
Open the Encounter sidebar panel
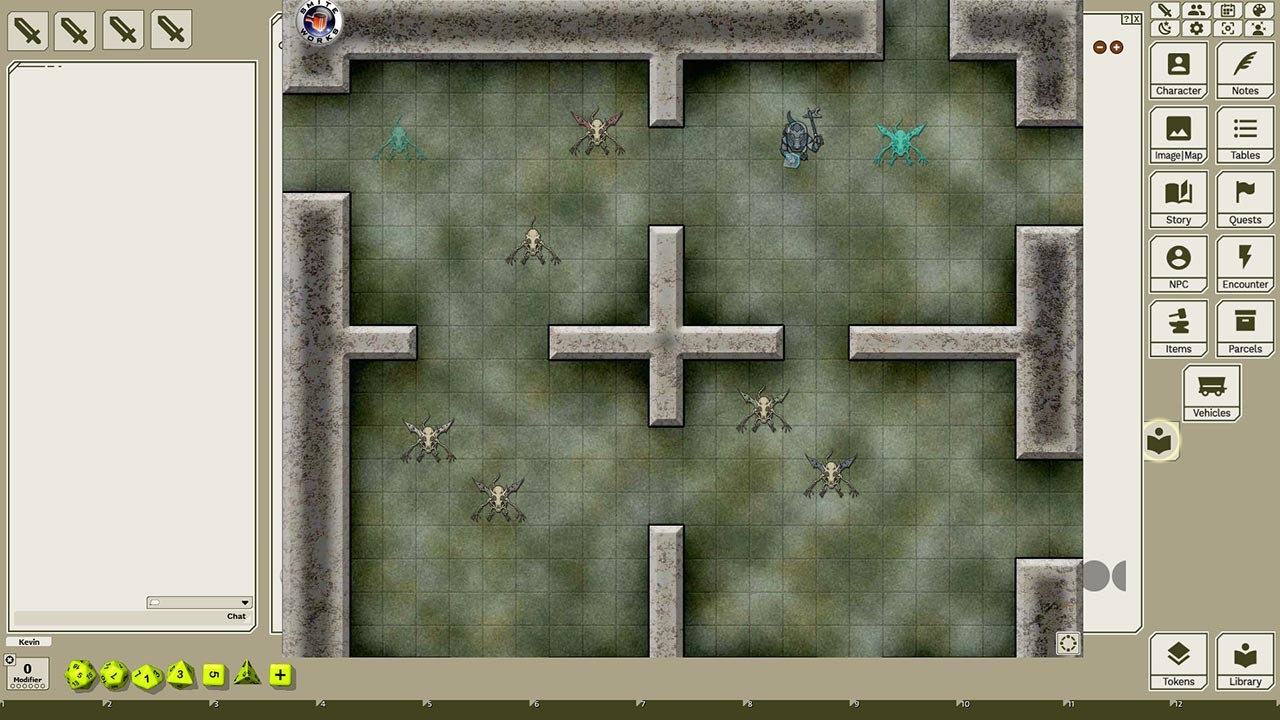tap(1245, 263)
